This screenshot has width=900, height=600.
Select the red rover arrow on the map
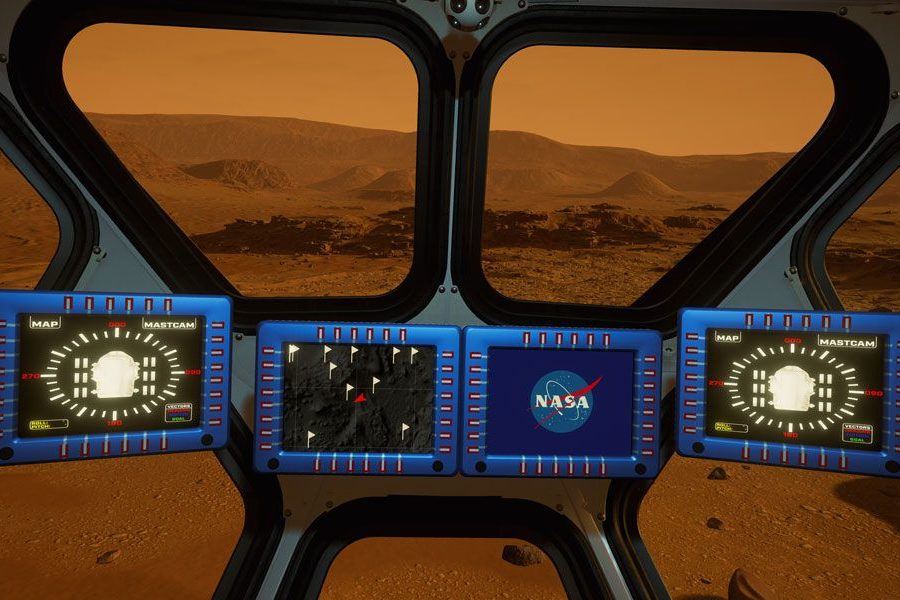[360, 398]
